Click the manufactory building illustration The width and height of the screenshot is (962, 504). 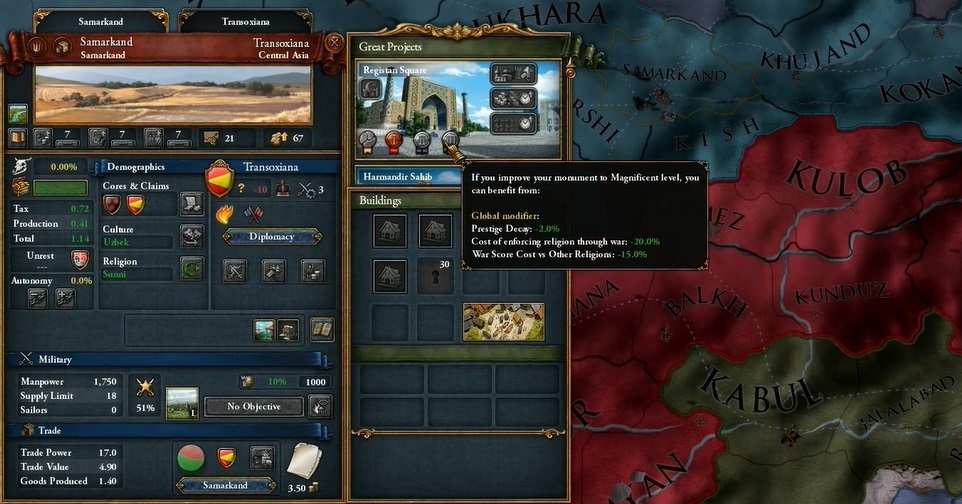503,322
